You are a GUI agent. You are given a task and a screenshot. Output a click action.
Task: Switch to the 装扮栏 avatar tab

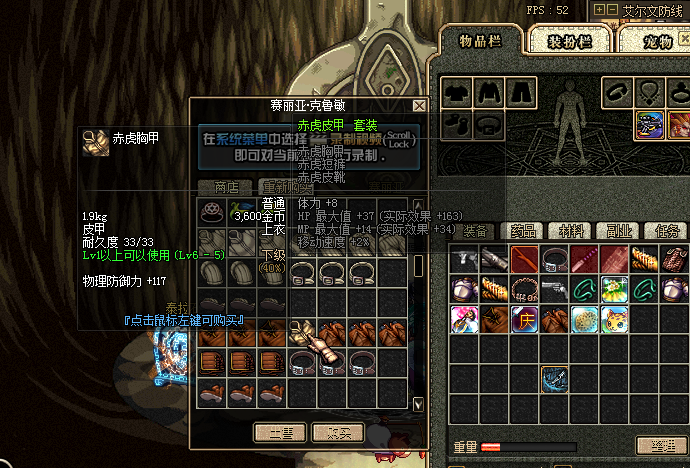coord(569,41)
